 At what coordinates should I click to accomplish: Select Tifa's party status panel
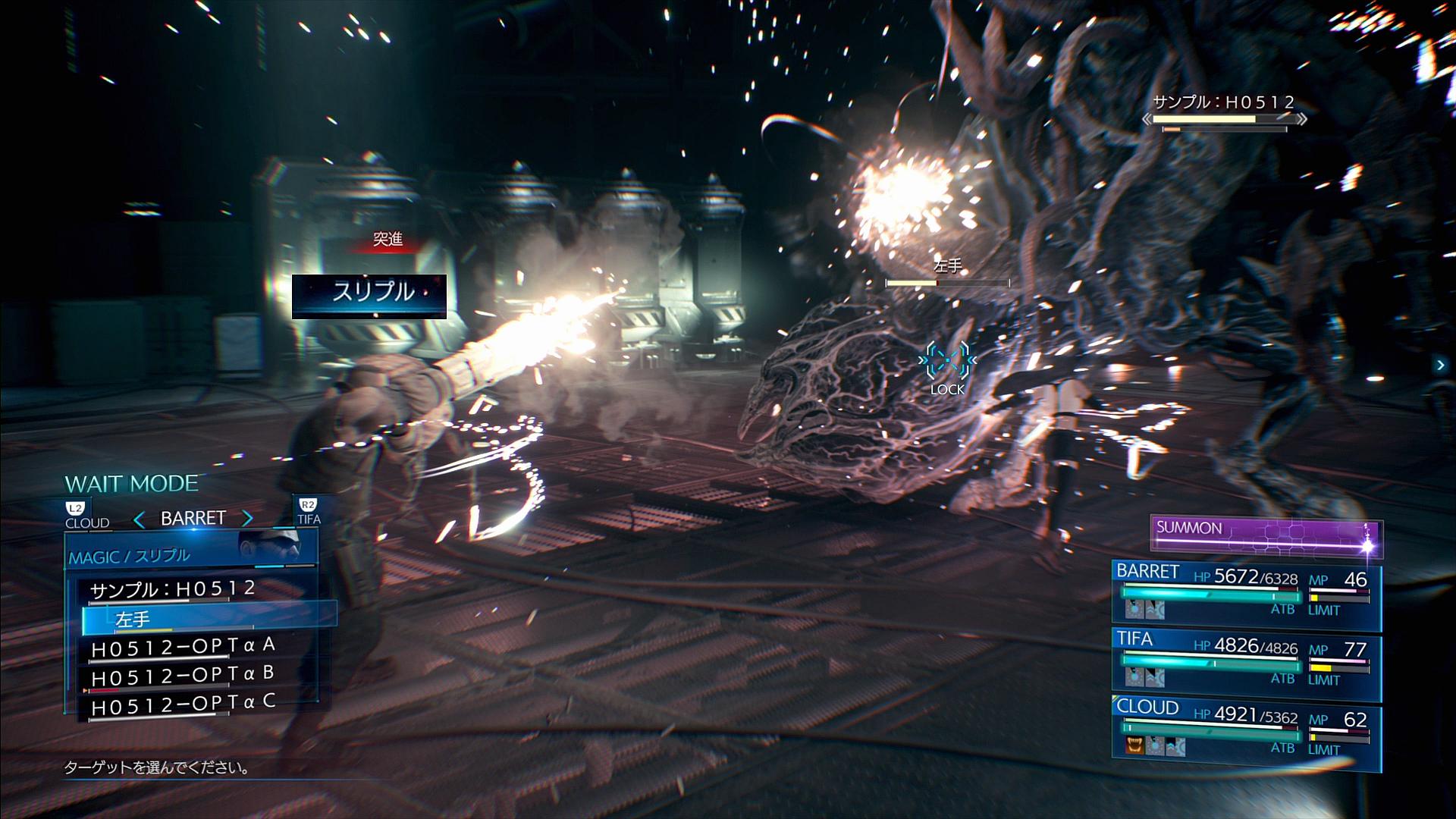point(1247,666)
